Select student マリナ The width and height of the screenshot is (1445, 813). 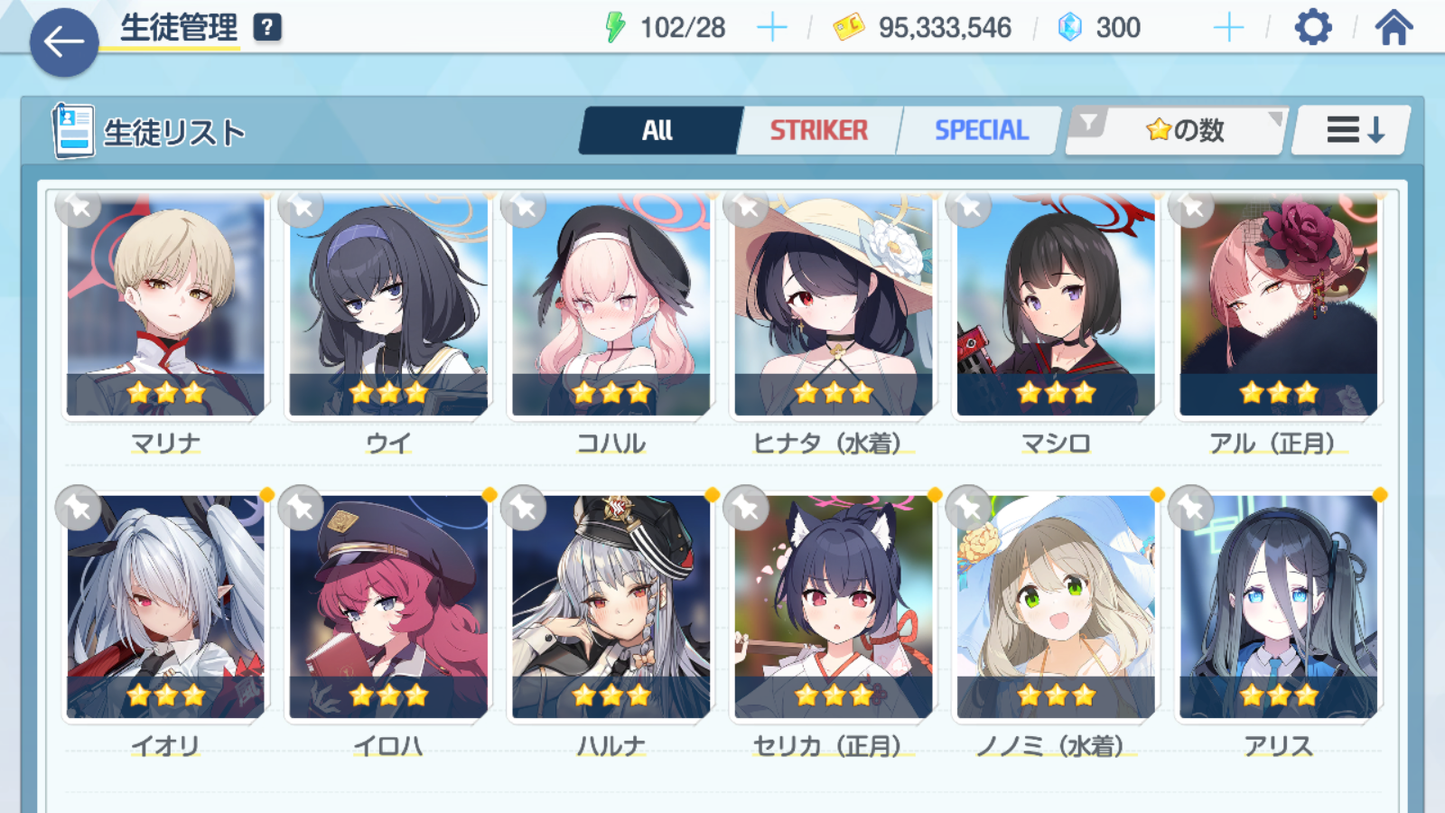coord(166,305)
